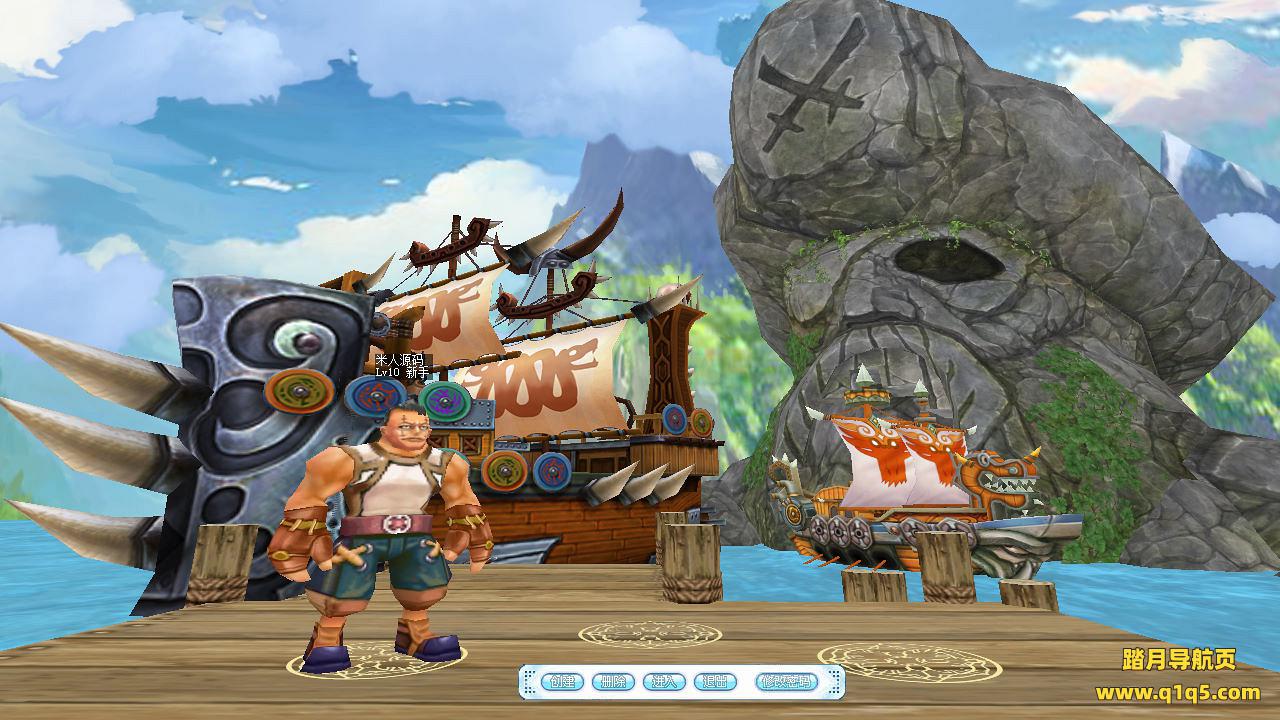The image size is (1280, 720).
Task: Click the 创建 (Create) character button
Action: coord(563,682)
